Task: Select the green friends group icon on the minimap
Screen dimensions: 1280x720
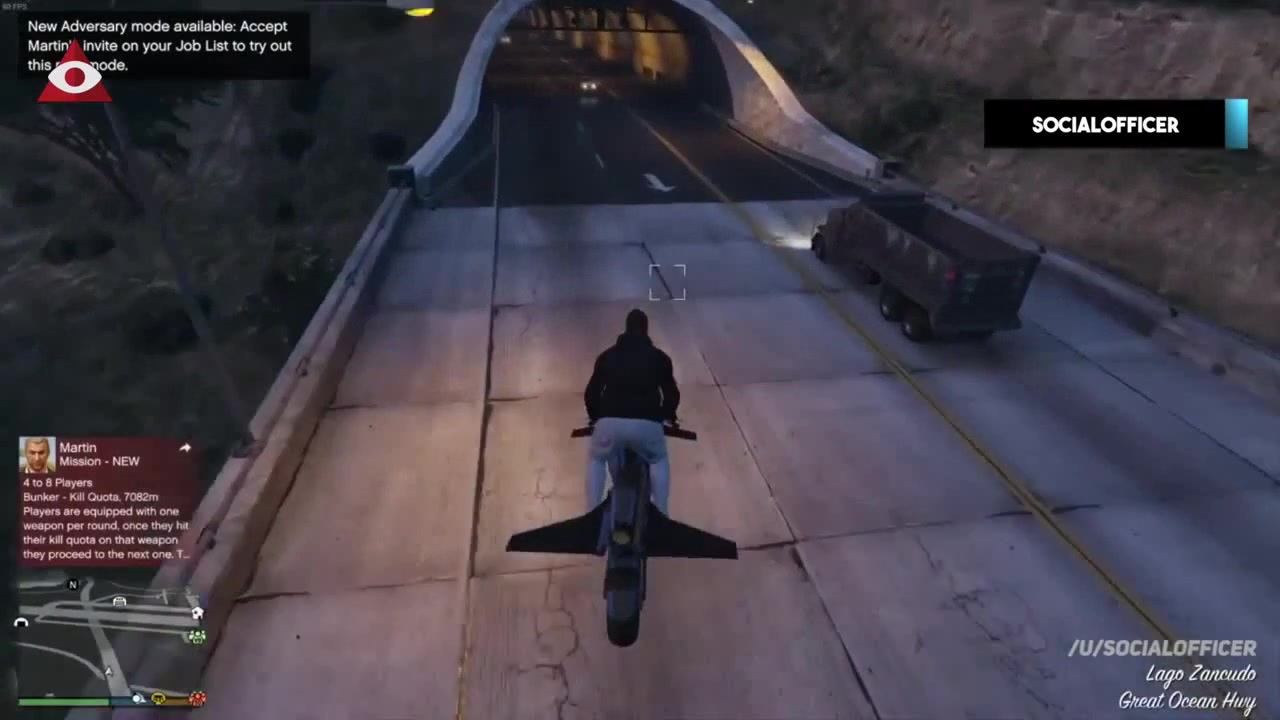Action: (196, 636)
